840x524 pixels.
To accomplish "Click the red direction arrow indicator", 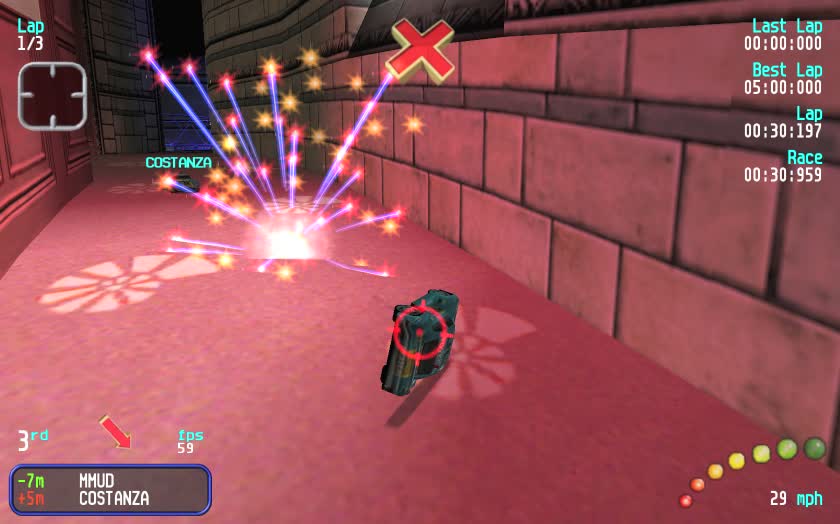I will click(116, 432).
